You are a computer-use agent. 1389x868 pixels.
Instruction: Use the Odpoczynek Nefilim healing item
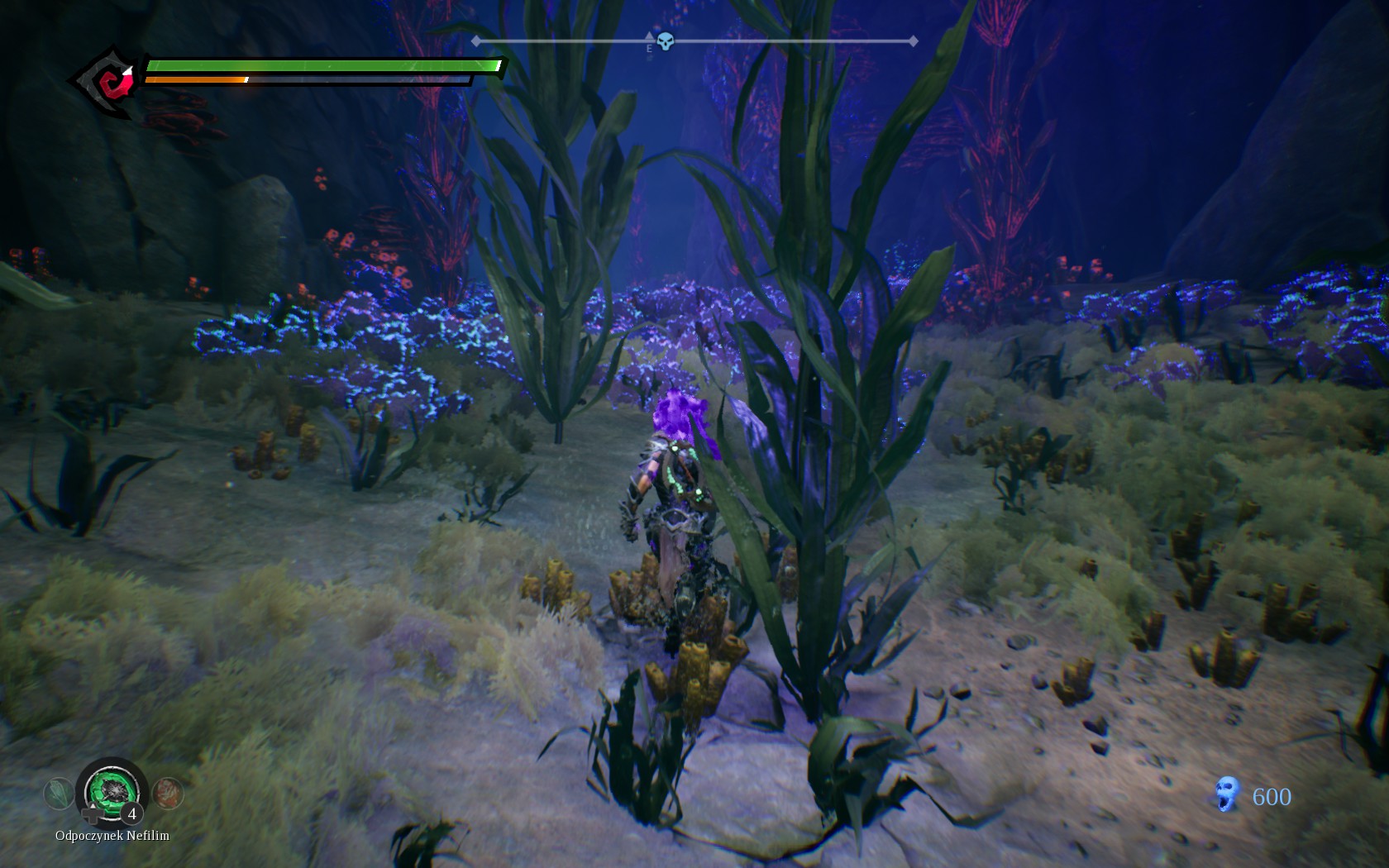pyautogui.click(x=112, y=792)
